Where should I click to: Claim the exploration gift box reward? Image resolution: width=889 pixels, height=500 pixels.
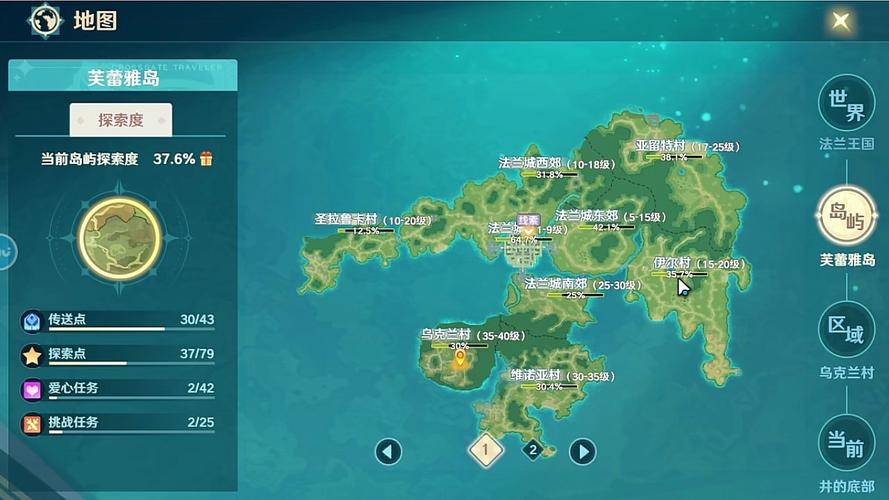pos(207,159)
